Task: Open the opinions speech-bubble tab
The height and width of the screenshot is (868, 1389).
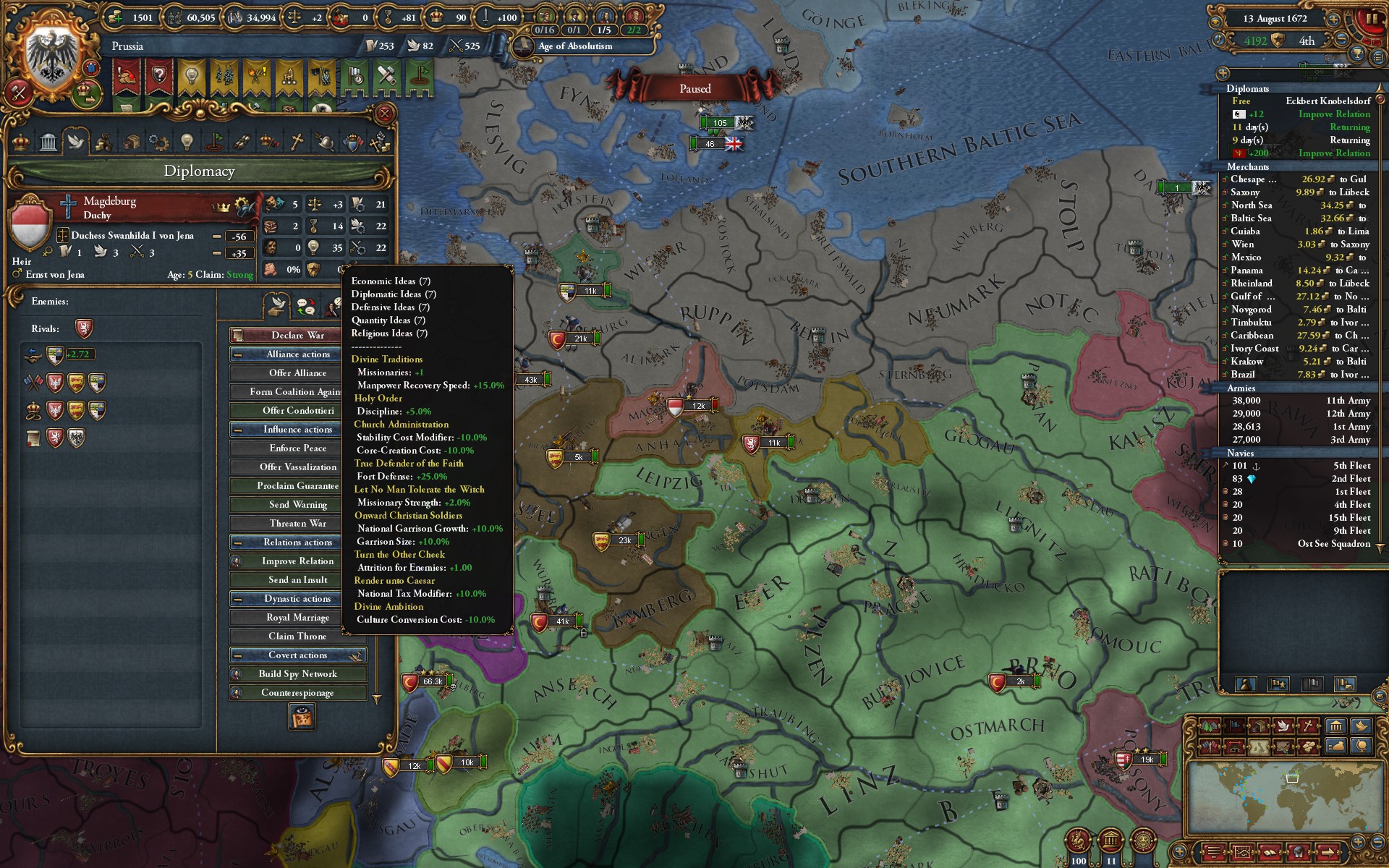Action: point(307,307)
